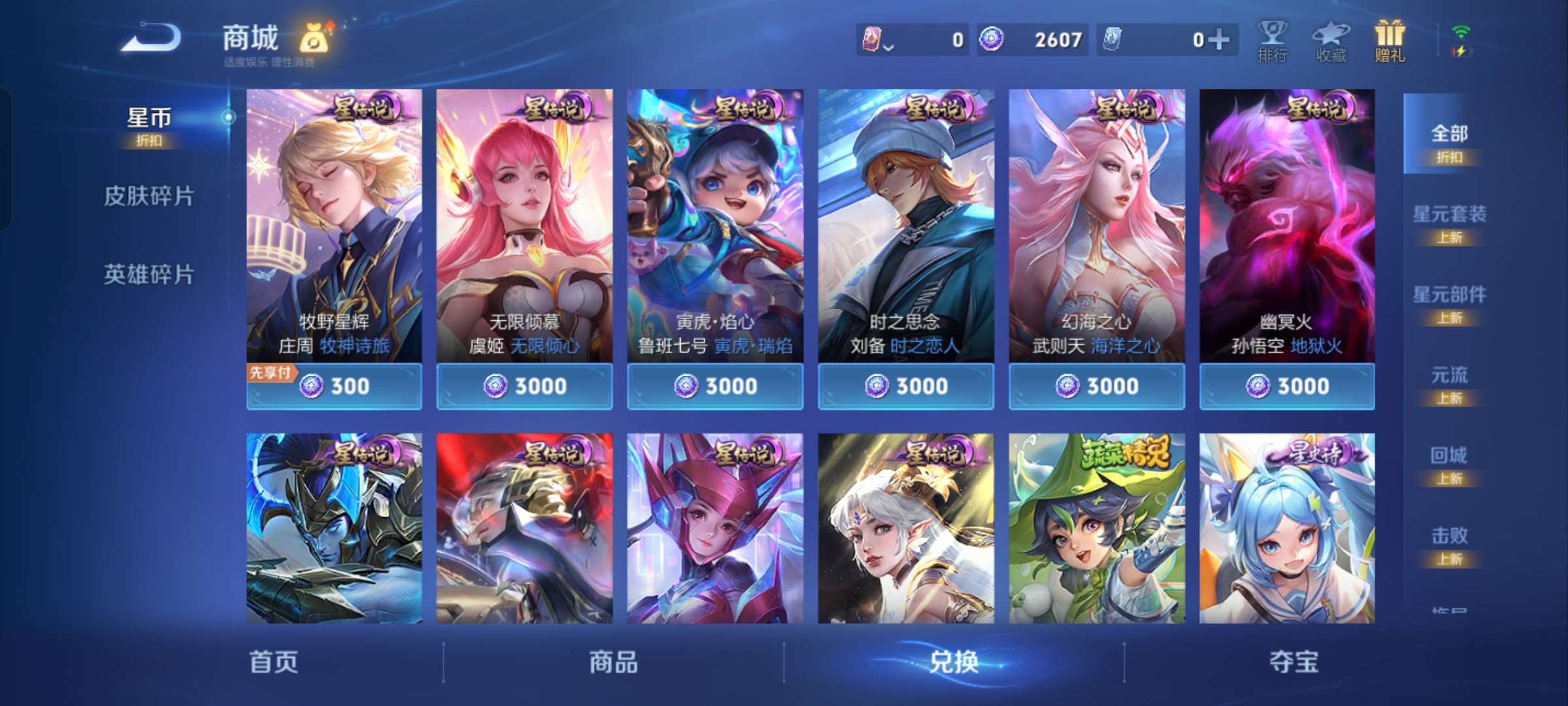This screenshot has width=1568, height=706.
Task: Buy 牧野星辉 for 300 coins
Action: [334, 387]
